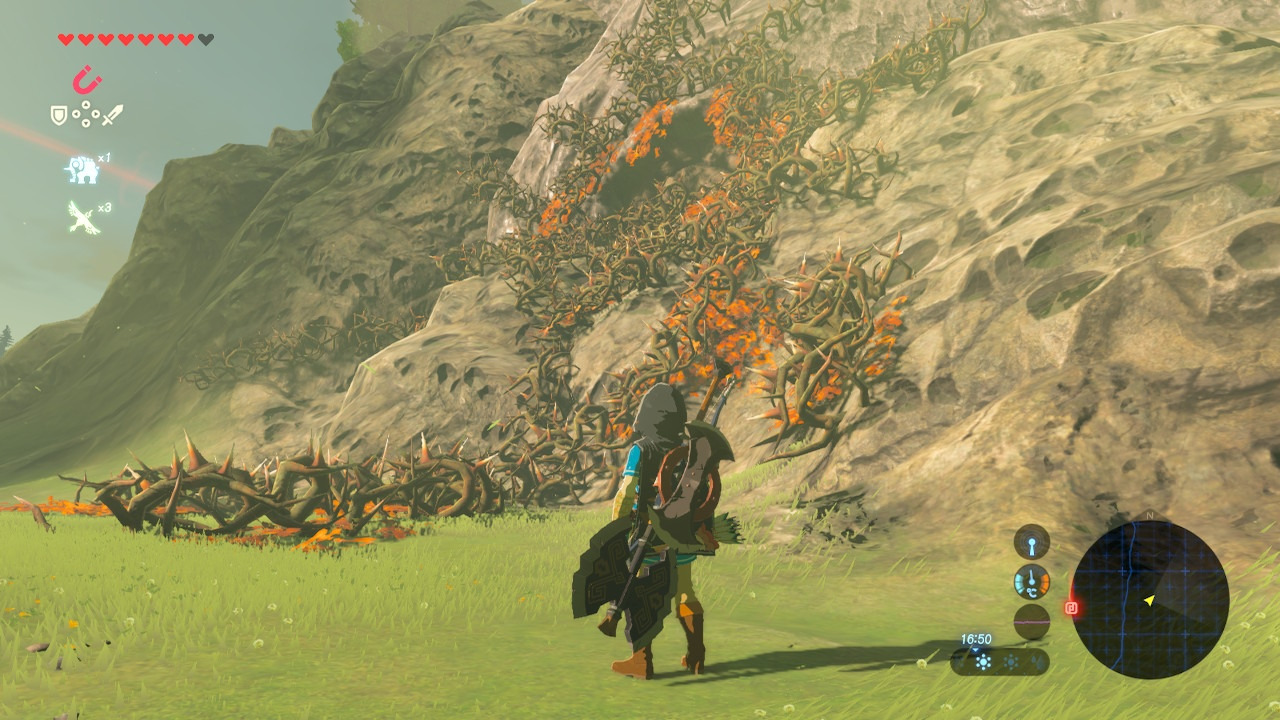The height and width of the screenshot is (720, 1280).
Task: Select the Magnesis rune magnet icon
Action: click(x=86, y=80)
